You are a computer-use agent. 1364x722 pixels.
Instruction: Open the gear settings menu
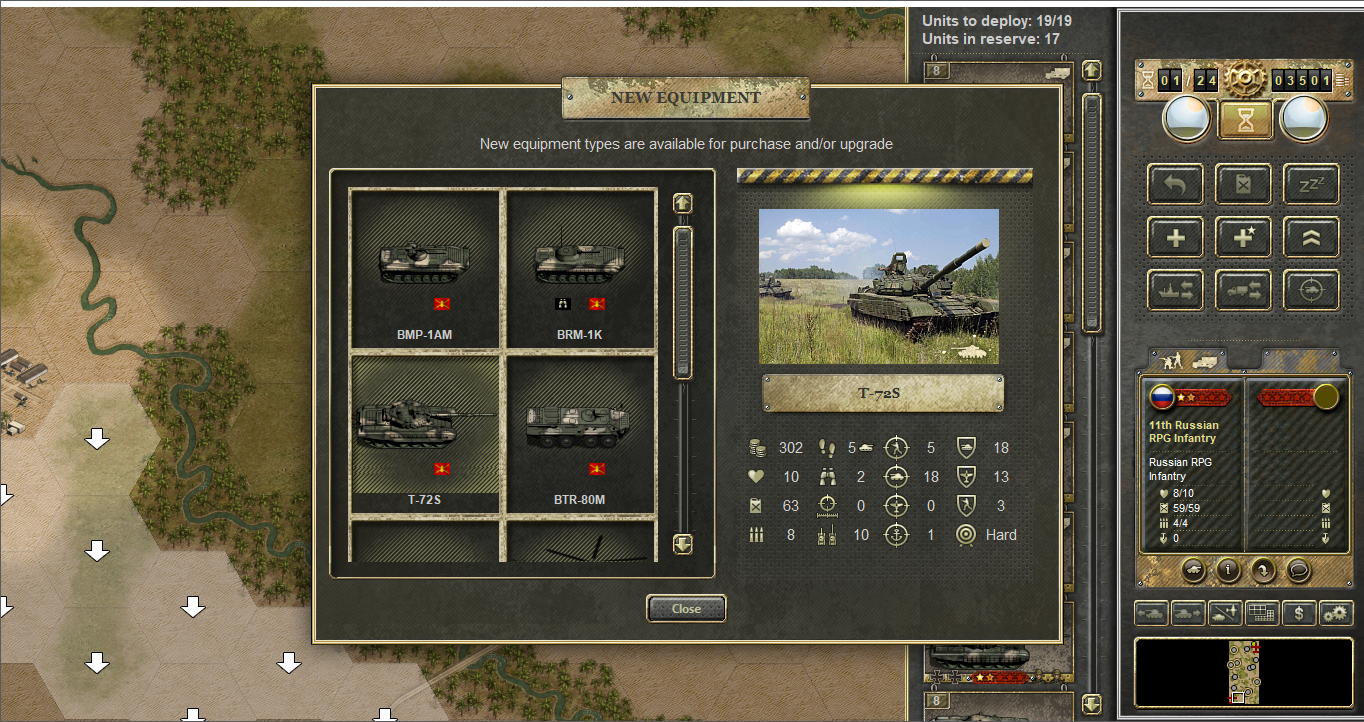(1335, 612)
